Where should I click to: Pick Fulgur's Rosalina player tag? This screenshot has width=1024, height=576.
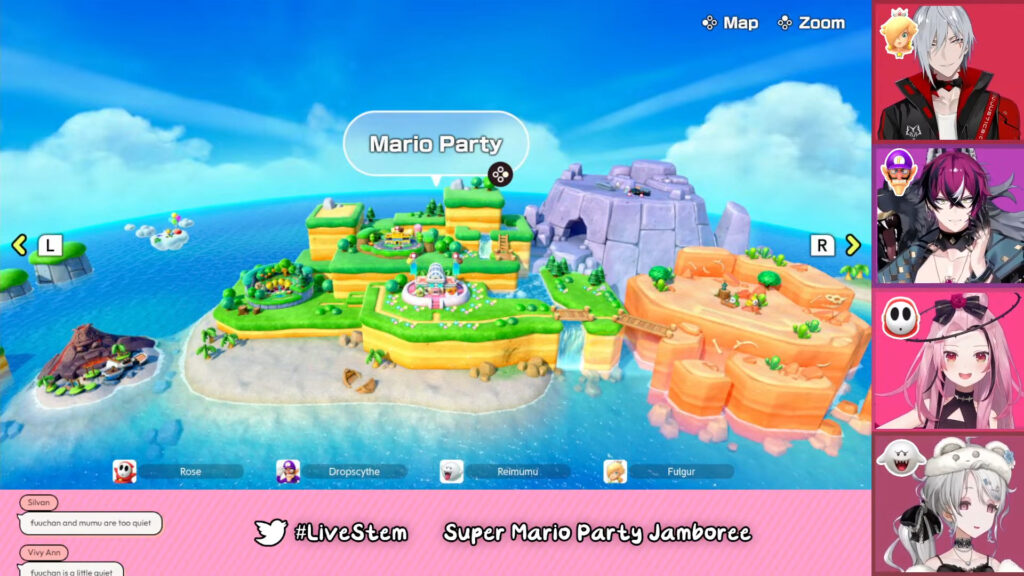point(668,471)
